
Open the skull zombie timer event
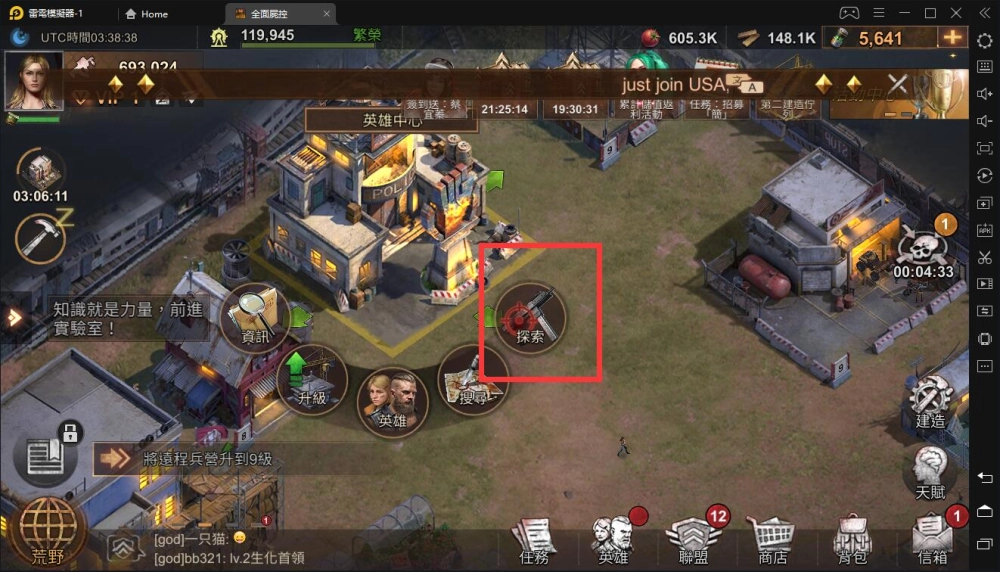pyautogui.click(x=923, y=248)
